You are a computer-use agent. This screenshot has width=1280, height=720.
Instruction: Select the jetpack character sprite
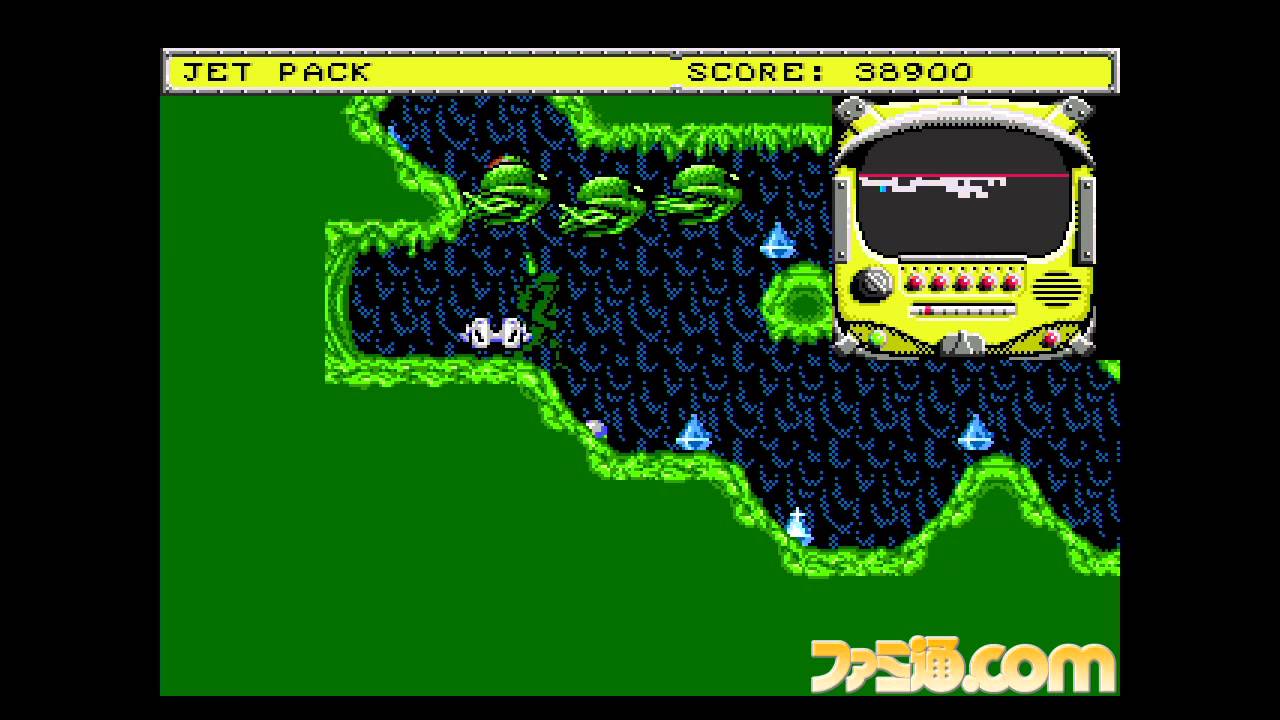(497, 335)
